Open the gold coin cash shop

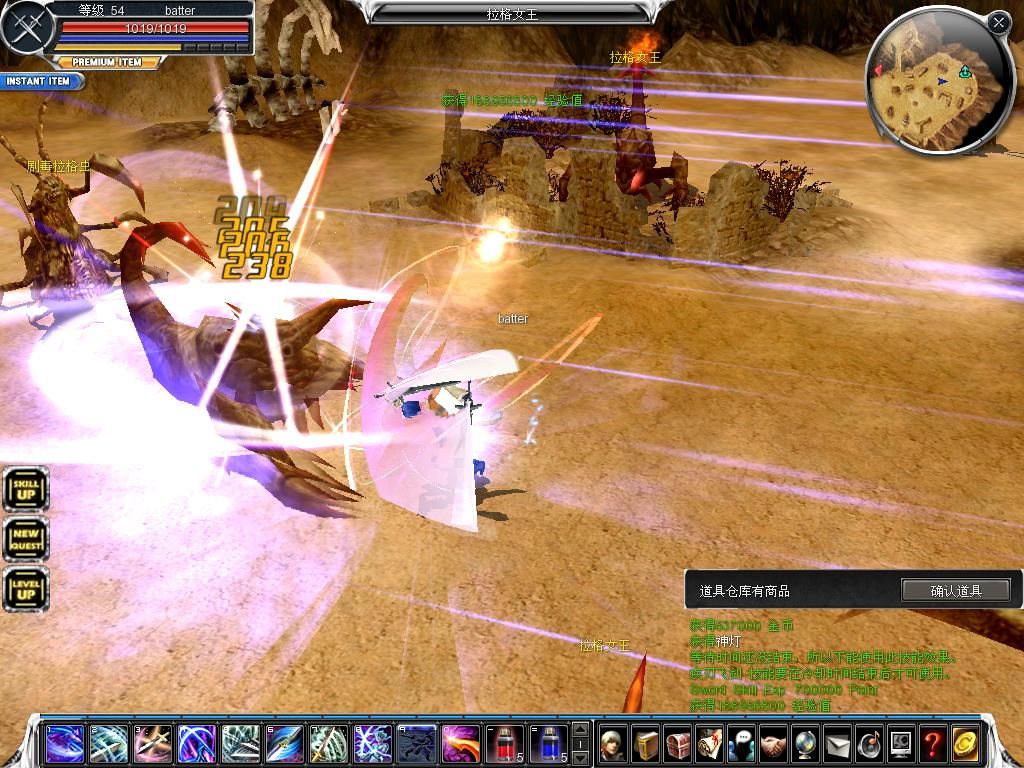point(965,744)
